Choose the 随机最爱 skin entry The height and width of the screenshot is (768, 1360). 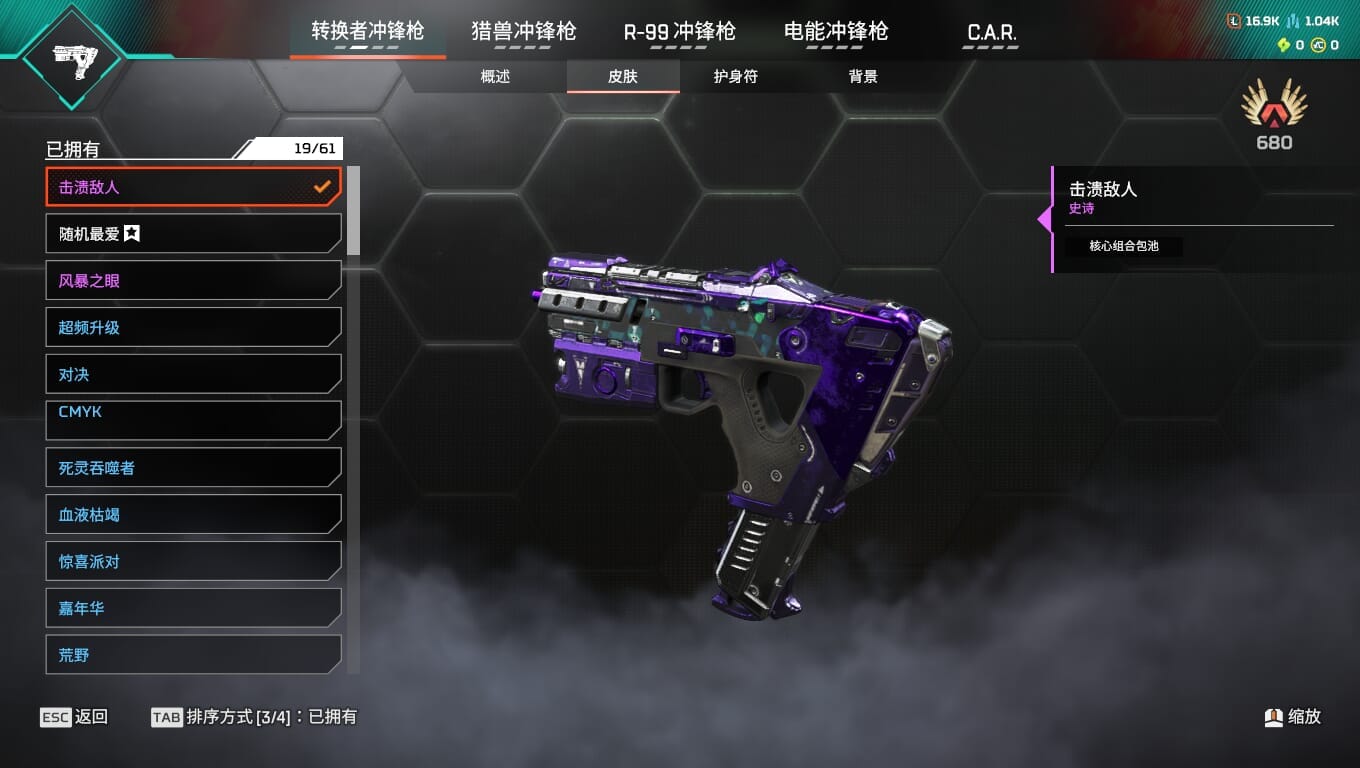pyautogui.click(x=193, y=234)
